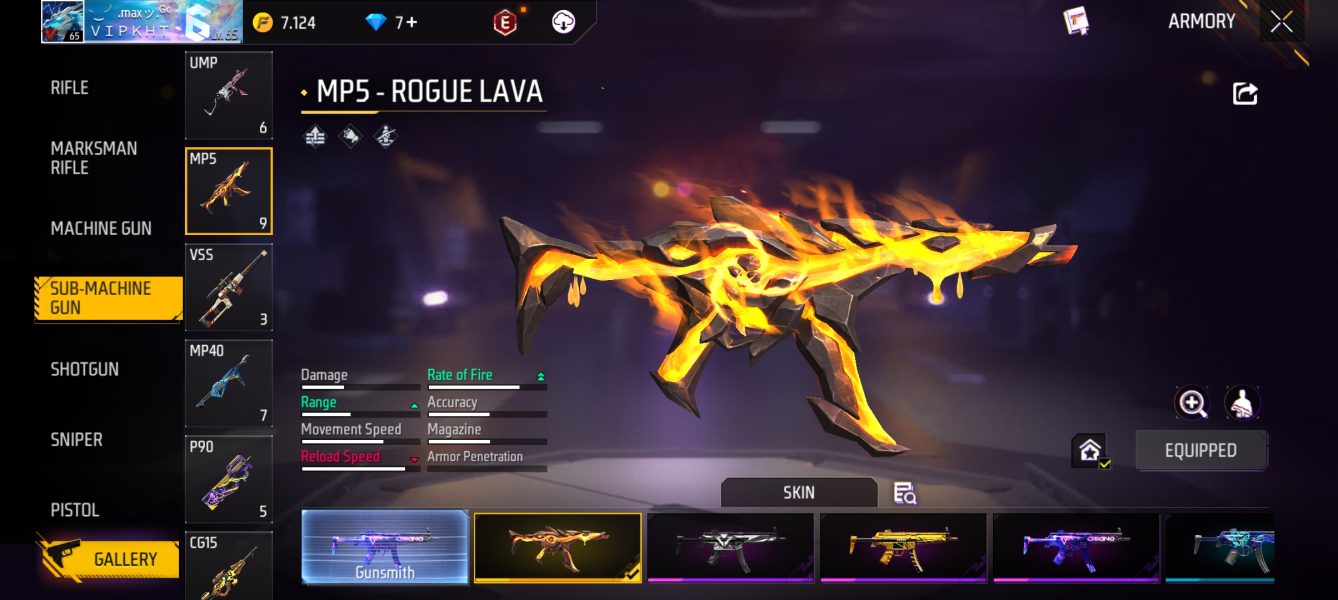Image resolution: width=1338 pixels, height=600 pixels.
Task: Open the player profile banner
Action: click(140, 22)
